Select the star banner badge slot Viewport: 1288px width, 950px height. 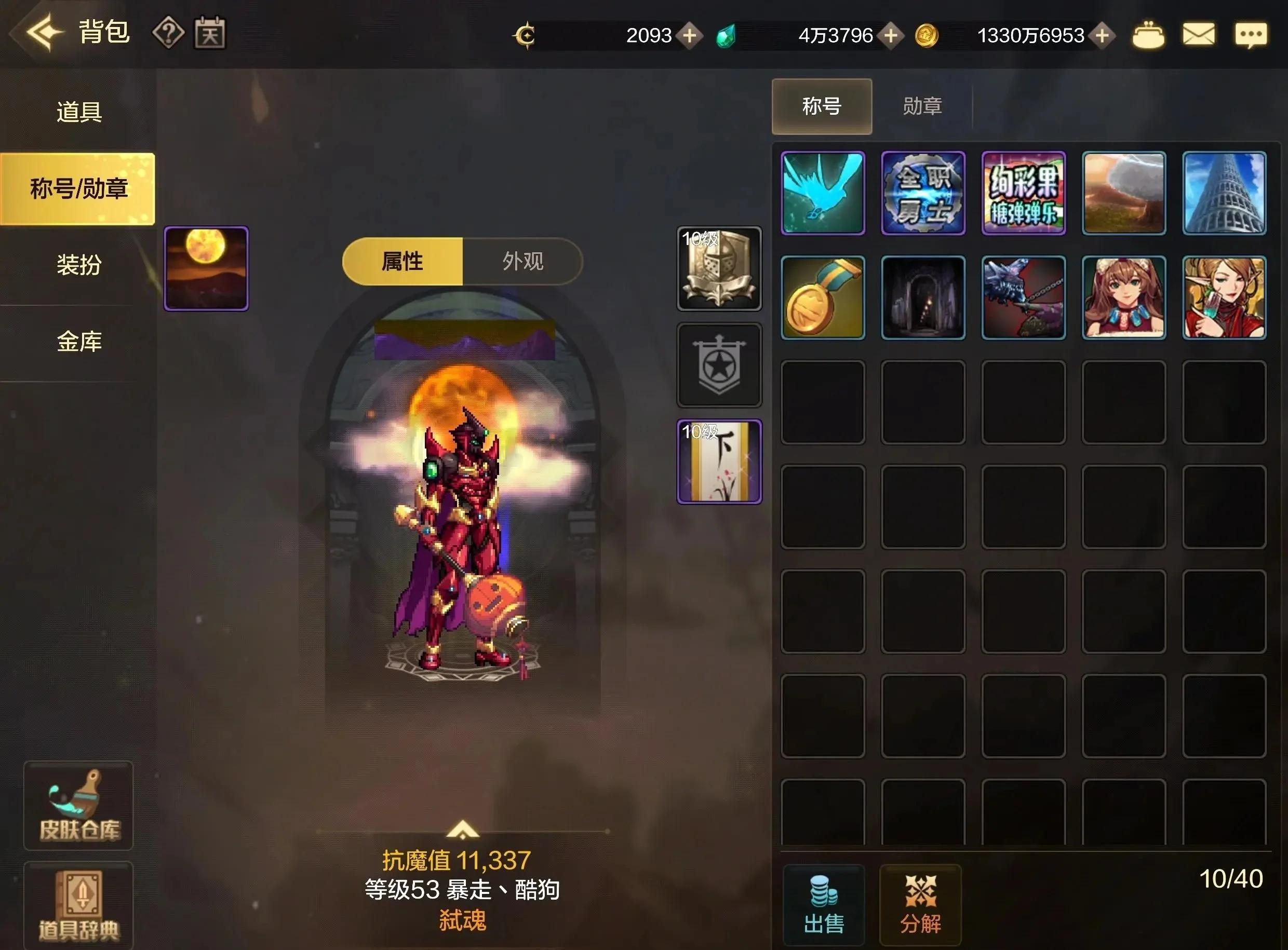(720, 364)
